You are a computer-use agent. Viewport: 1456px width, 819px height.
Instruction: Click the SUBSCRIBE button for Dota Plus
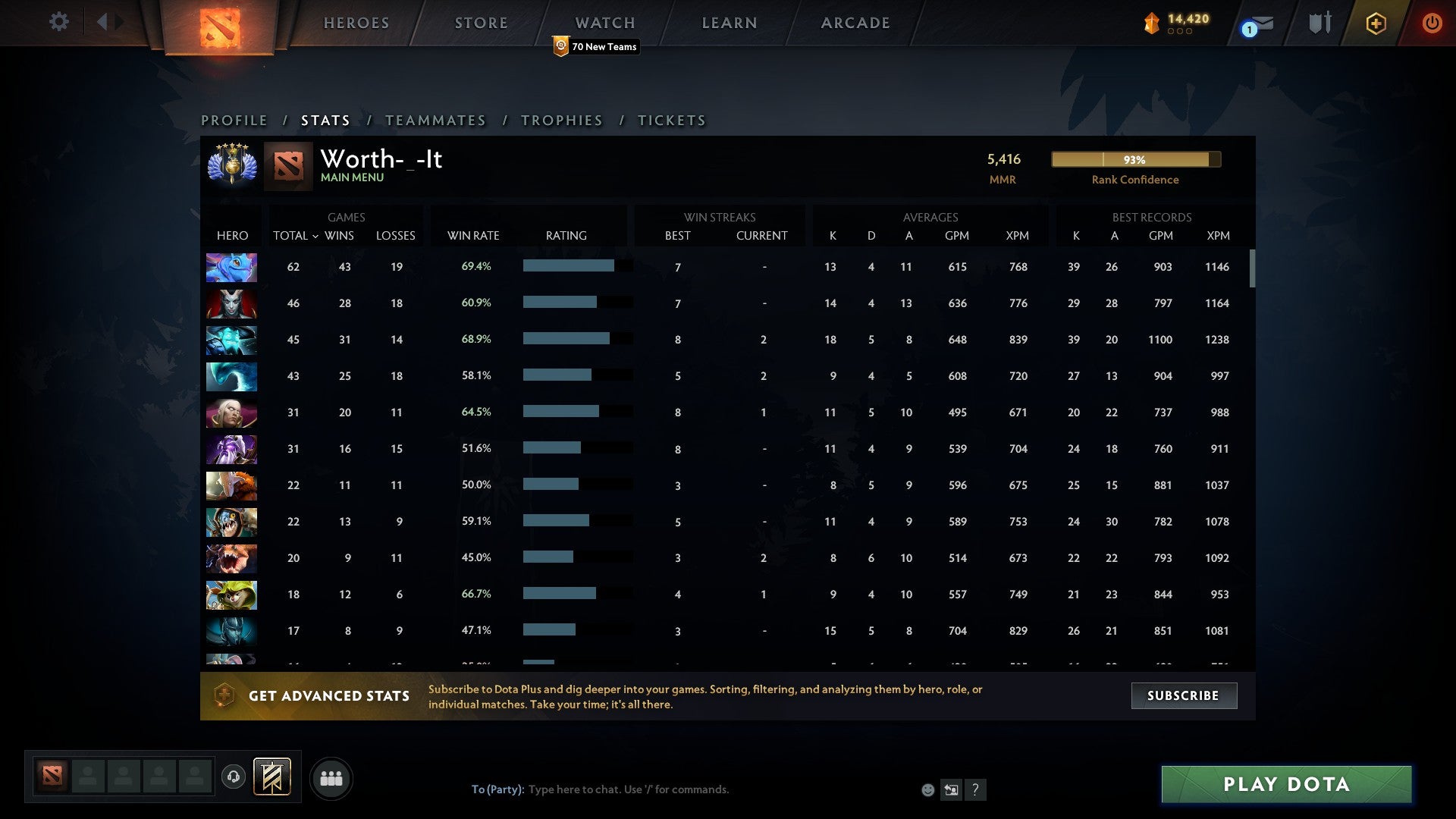point(1183,695)
